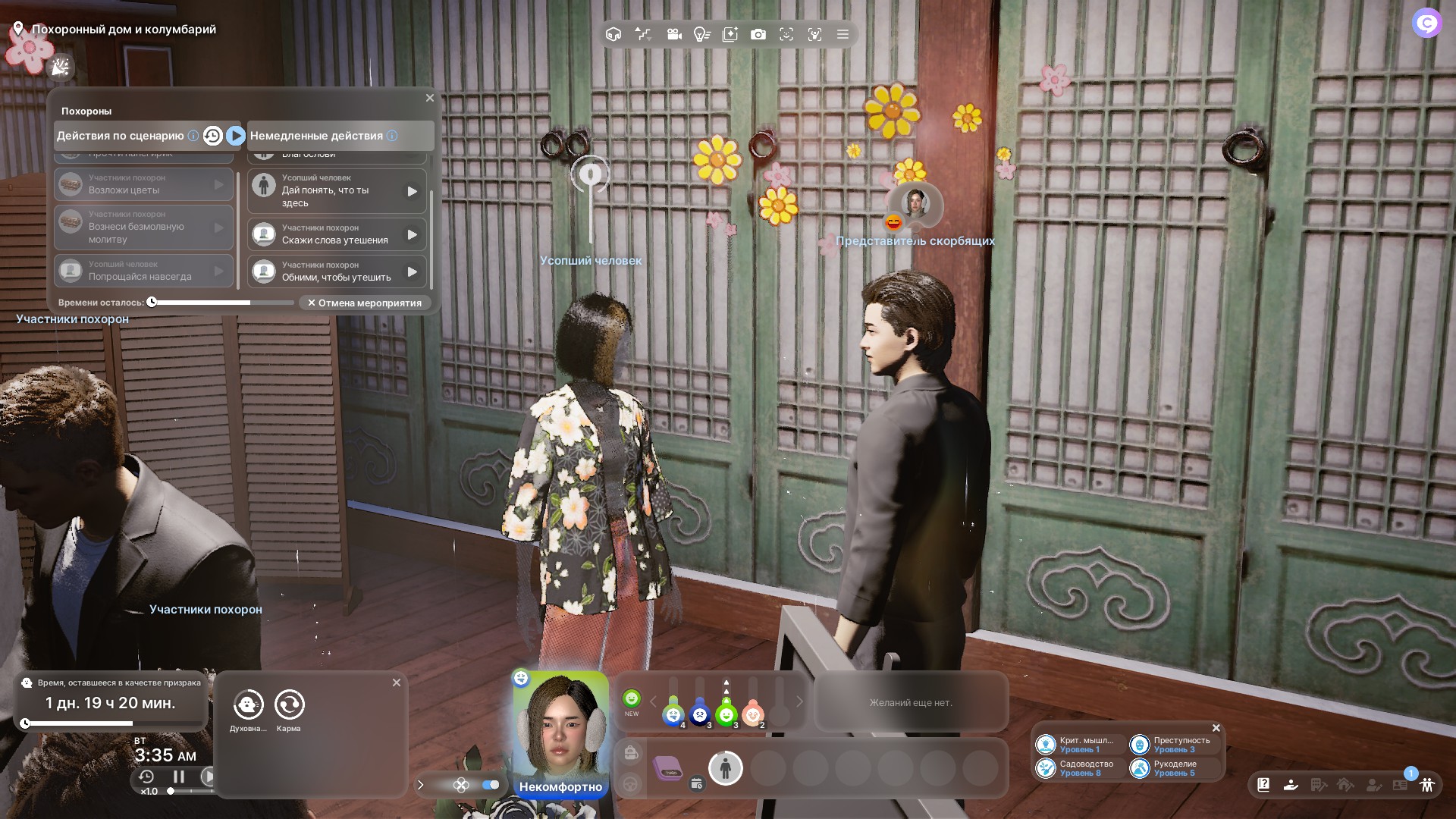The height and width of the screenshot is (819, 1456).
Task: Cancel the event with 'Отмена мероприятия'
Action: click(x=365, y=303)
